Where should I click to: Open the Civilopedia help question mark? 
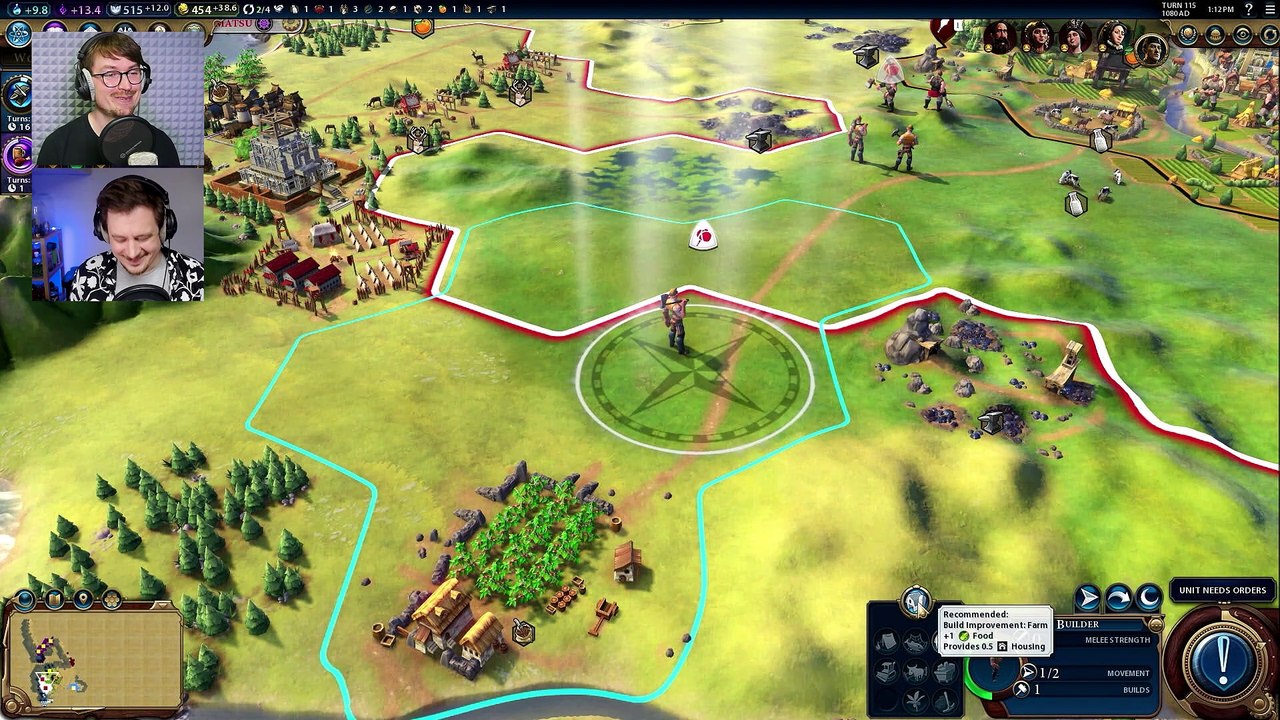tap(1248, 9)
